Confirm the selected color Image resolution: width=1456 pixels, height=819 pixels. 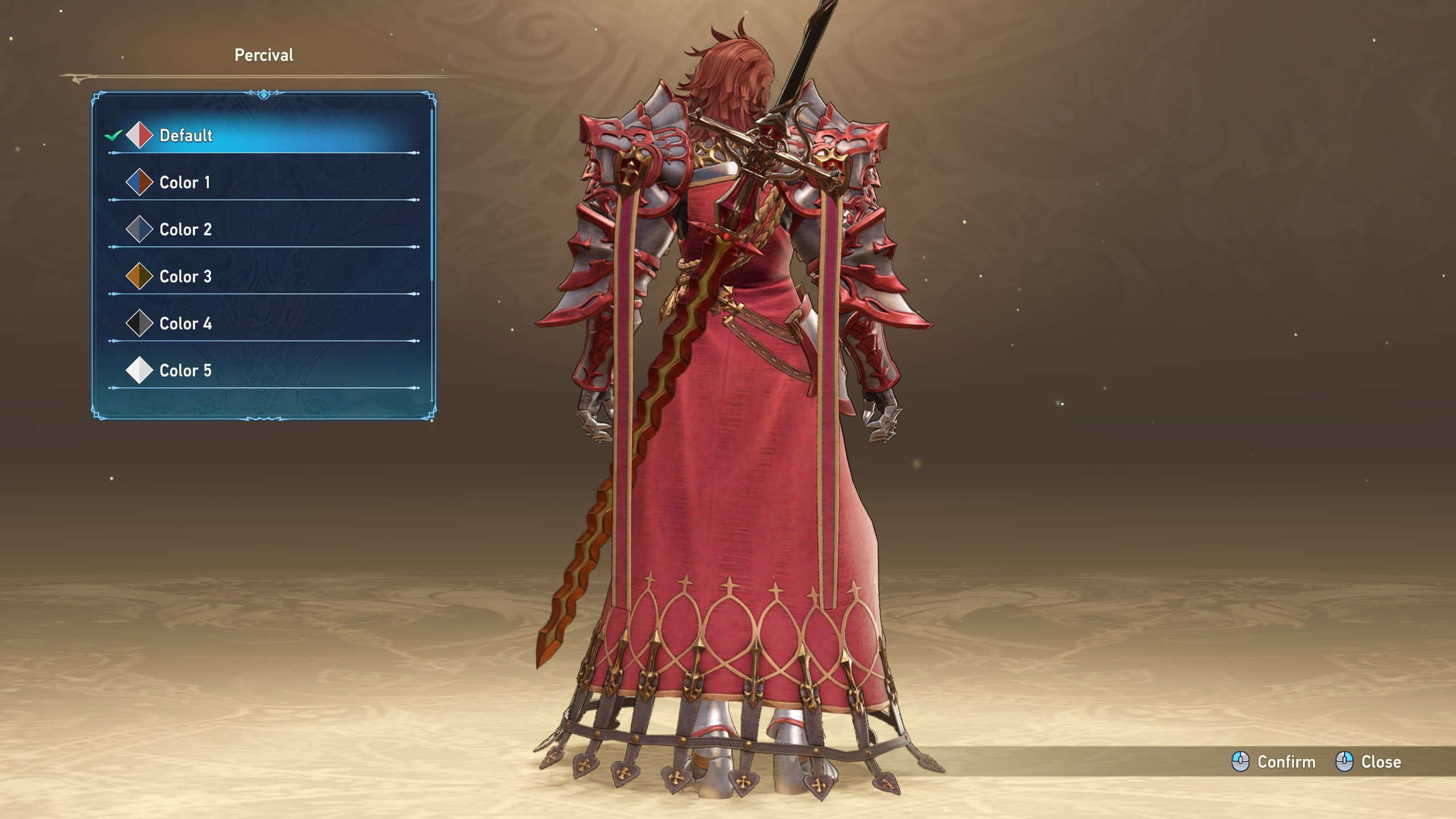pyautogui.click(x=1274, y=762)
